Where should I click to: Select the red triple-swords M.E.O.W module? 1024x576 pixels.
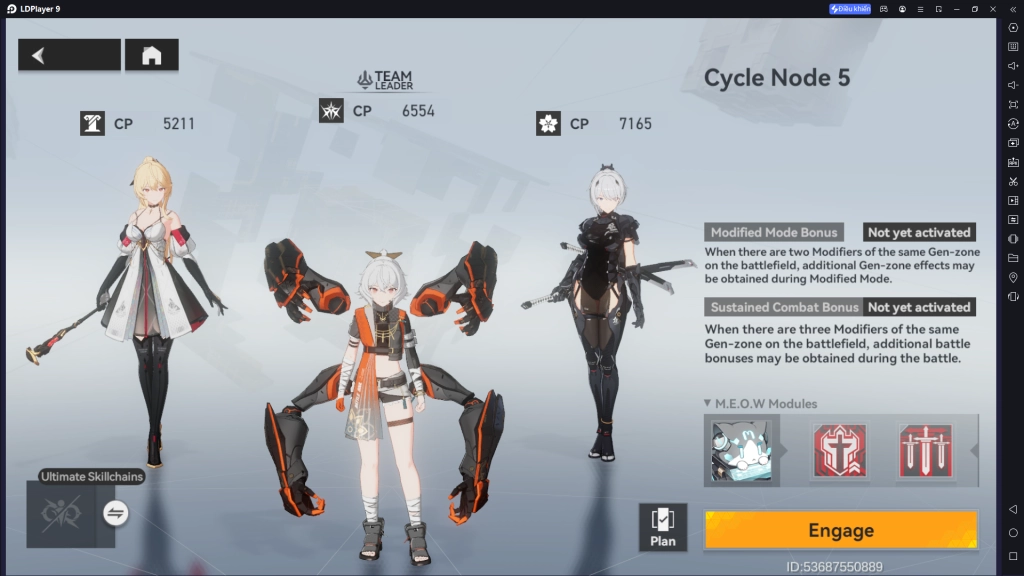tap(925, 450)
